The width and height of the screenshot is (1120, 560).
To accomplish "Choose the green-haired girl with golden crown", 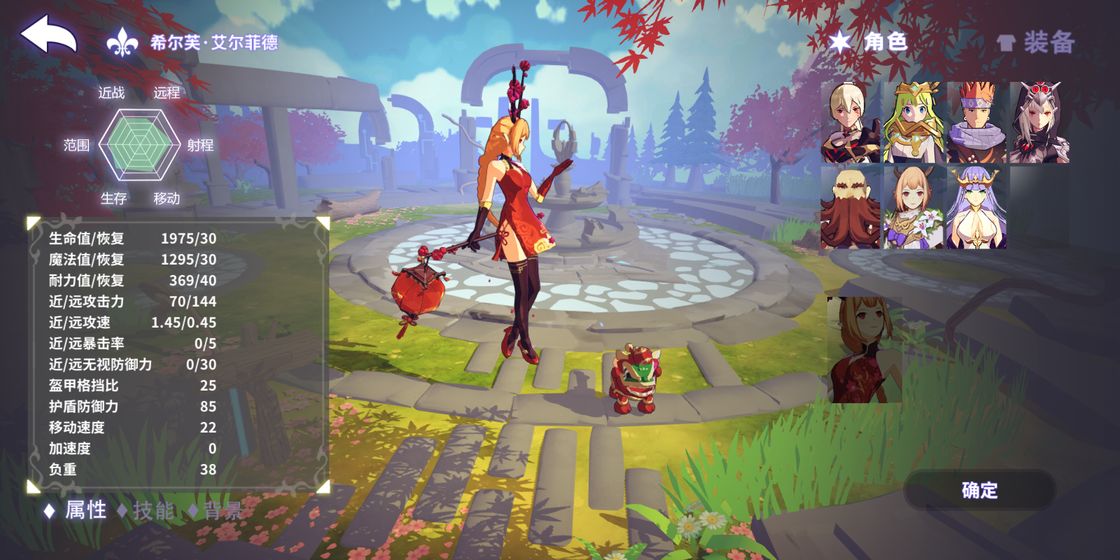I will 912,123.
